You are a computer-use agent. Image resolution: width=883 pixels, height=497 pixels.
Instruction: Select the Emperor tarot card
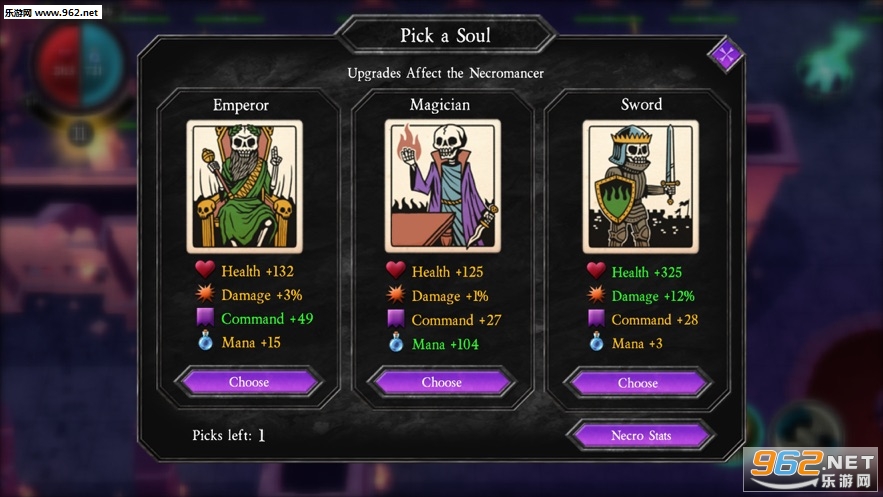click(x=244, y=186)
